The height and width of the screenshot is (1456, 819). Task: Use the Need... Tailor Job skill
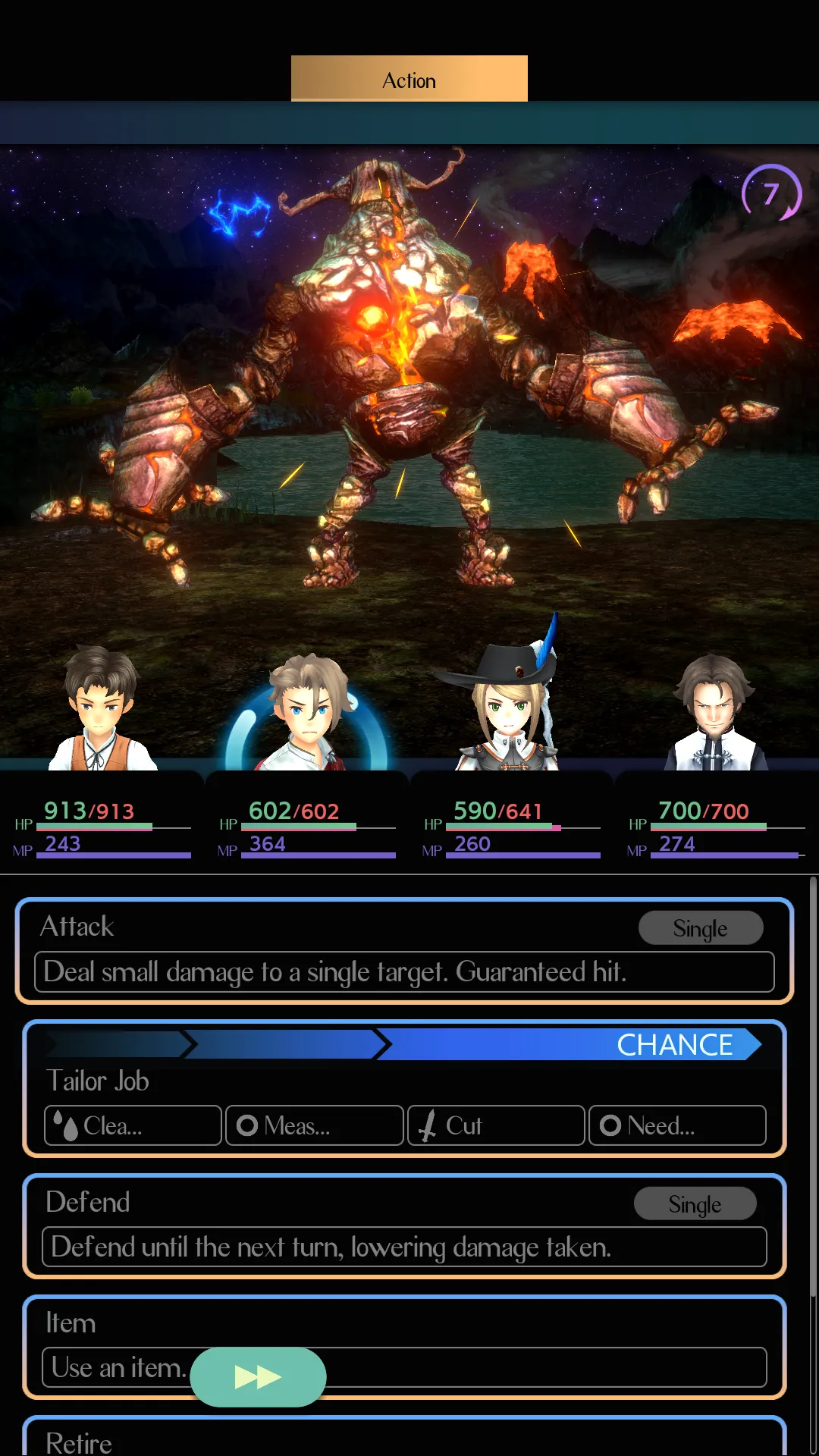click(x=677, y=1125)
